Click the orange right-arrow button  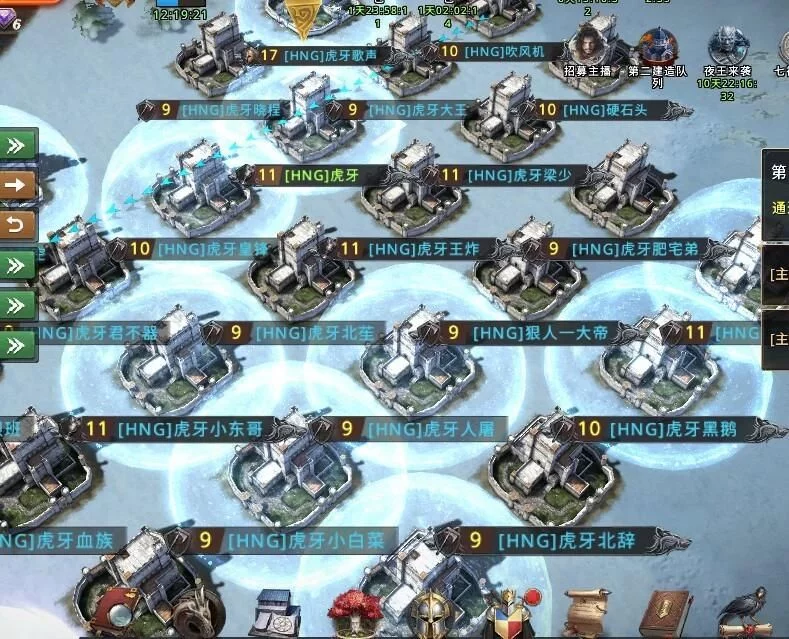click(x=19, y=185)
